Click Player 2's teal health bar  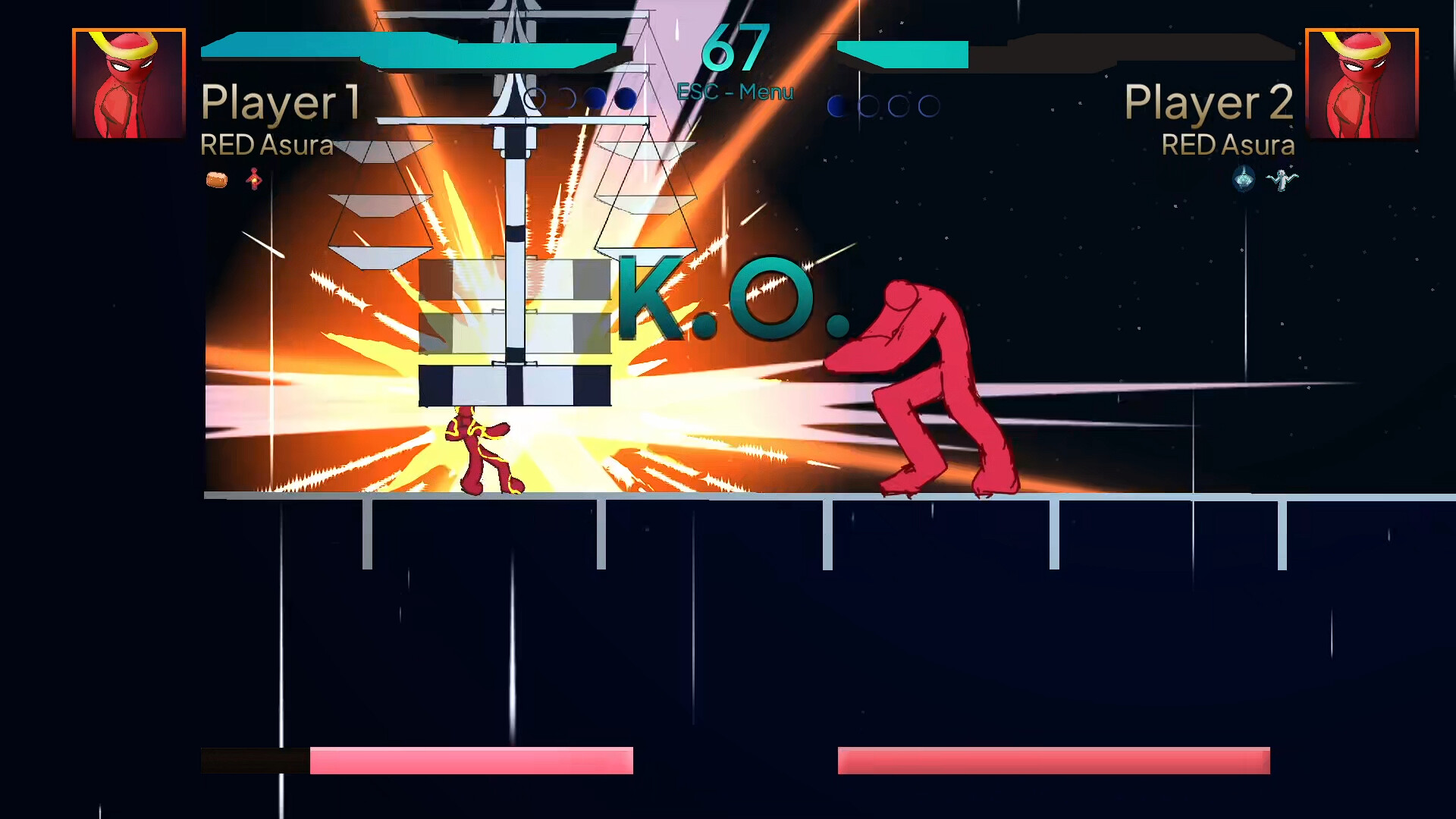[902, 52]
